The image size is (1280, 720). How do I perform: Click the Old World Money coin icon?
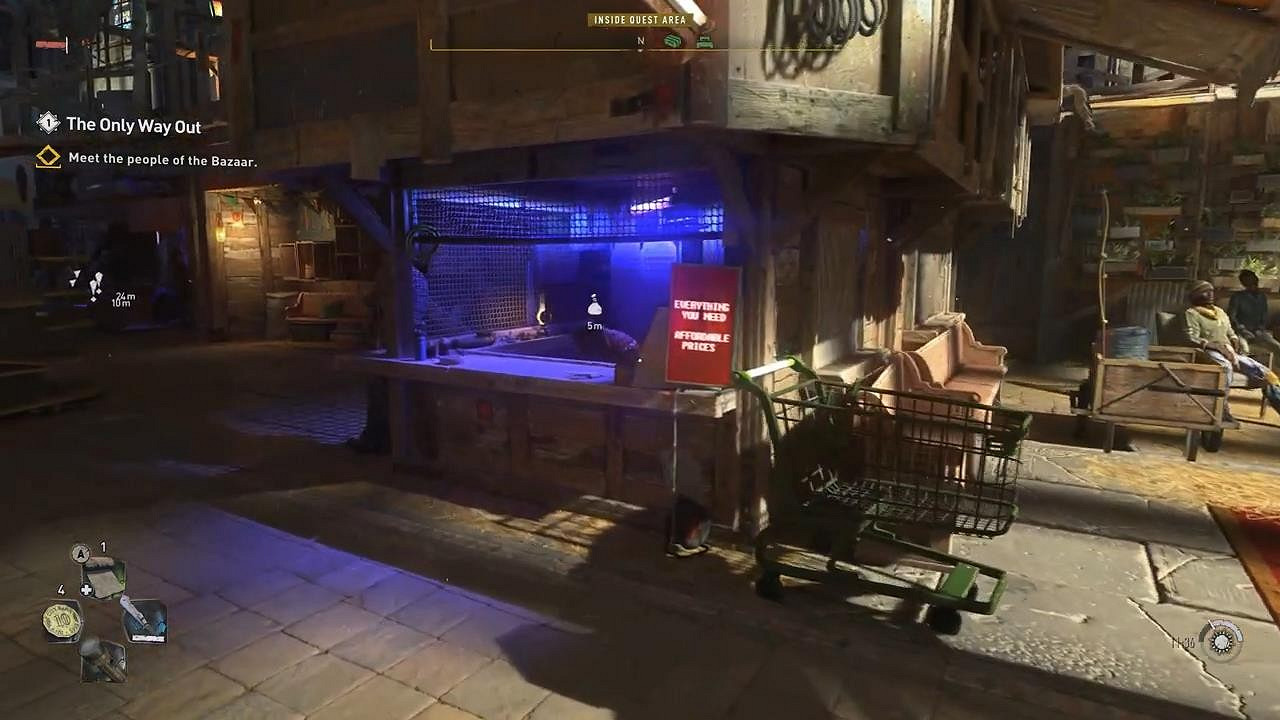tap(63, 620)
